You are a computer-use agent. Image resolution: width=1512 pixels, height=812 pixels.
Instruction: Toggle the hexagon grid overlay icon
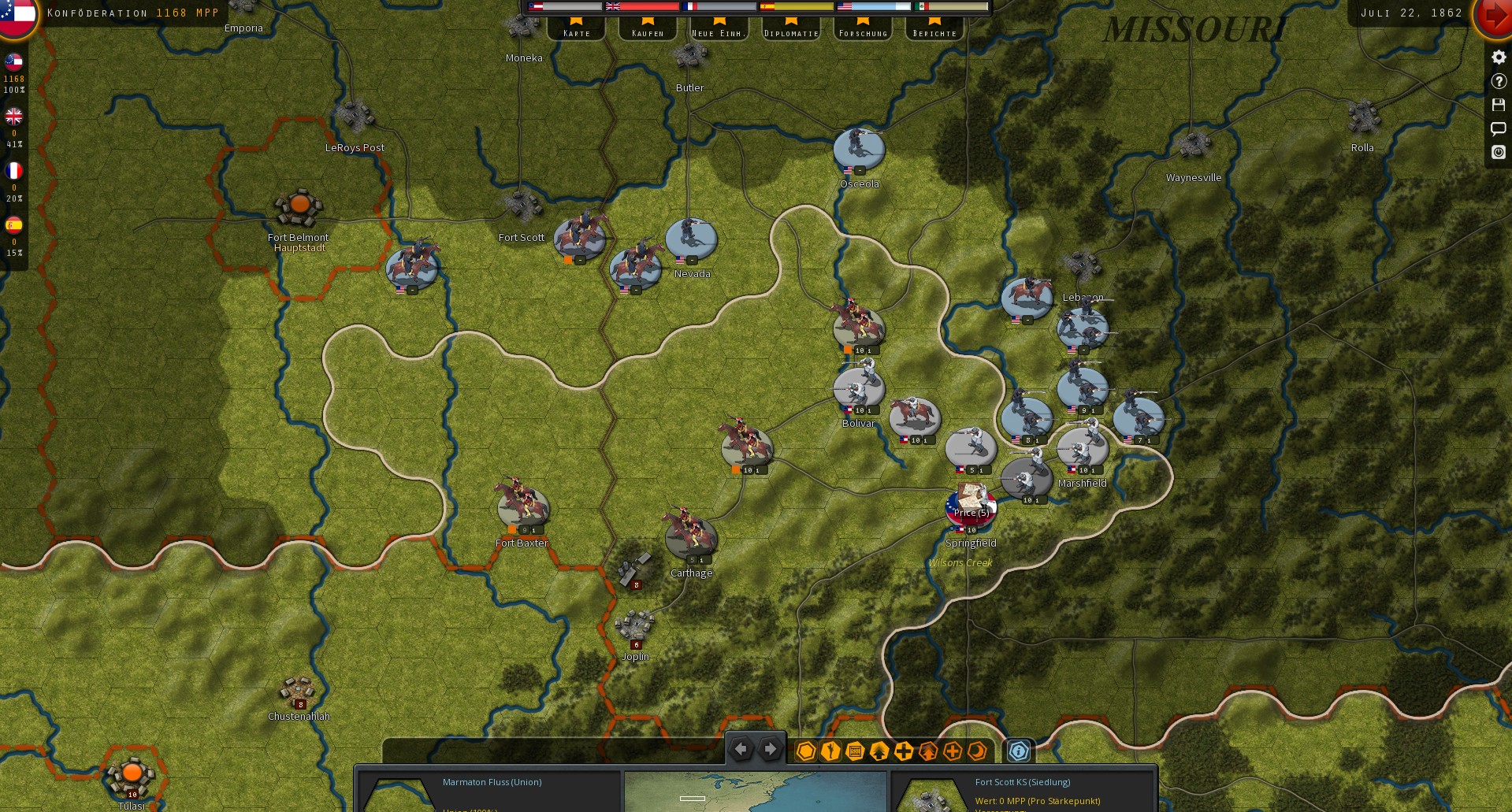pos(805,752)
